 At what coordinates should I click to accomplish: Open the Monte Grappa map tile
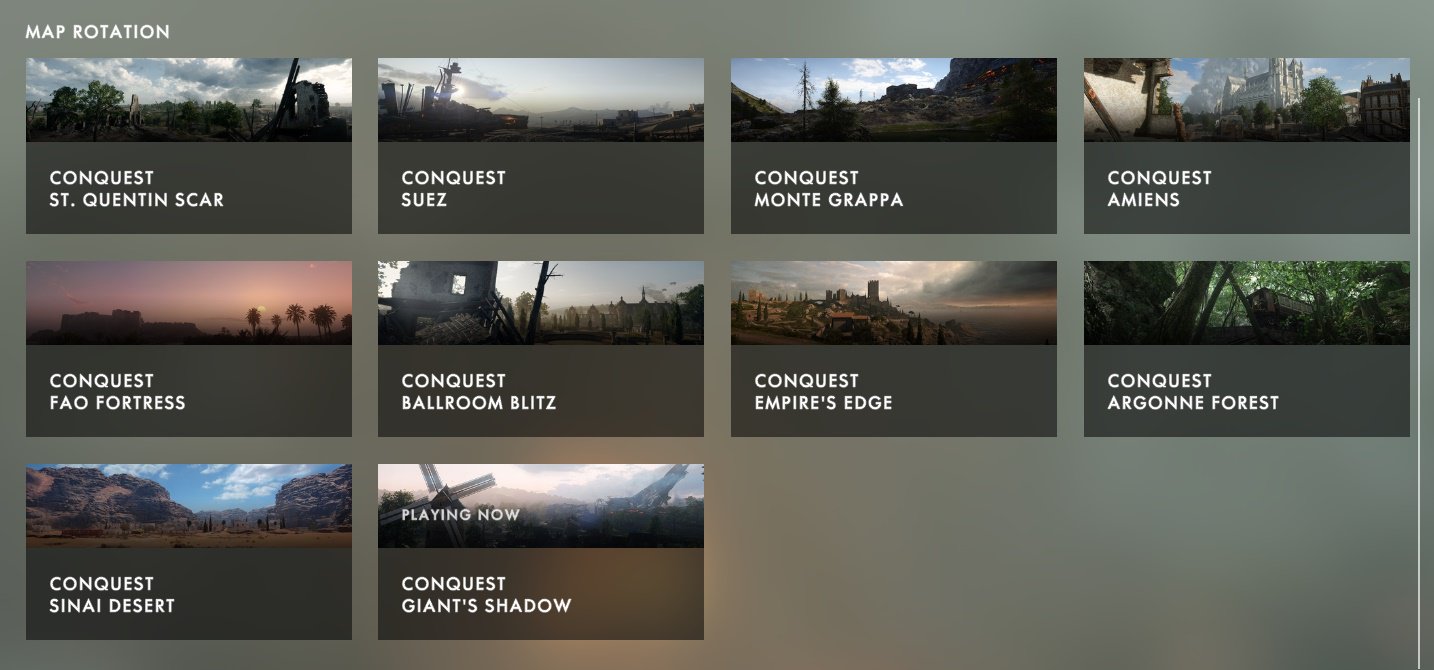pos(893,146)
